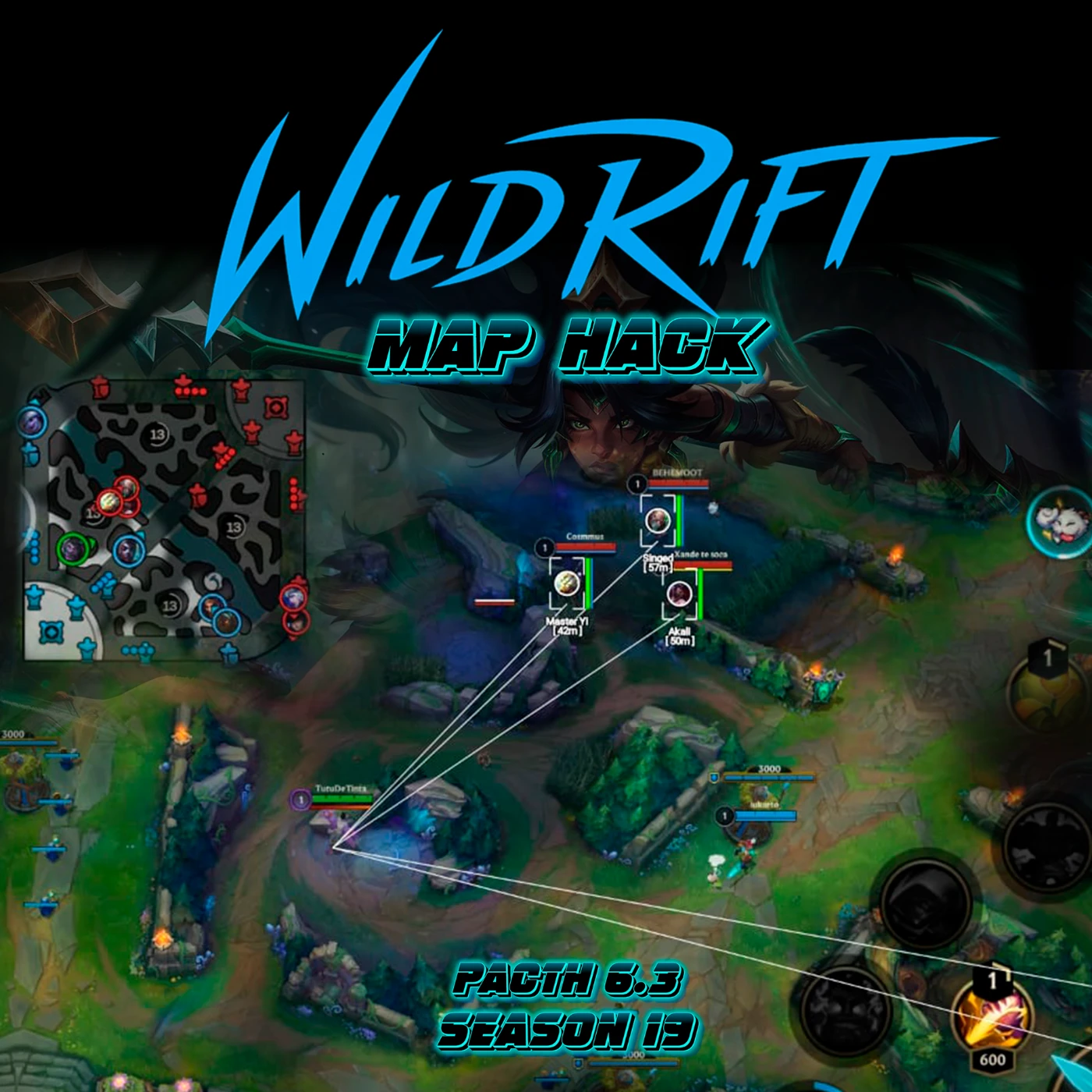Click Singed's green health bar

[679, 520]
